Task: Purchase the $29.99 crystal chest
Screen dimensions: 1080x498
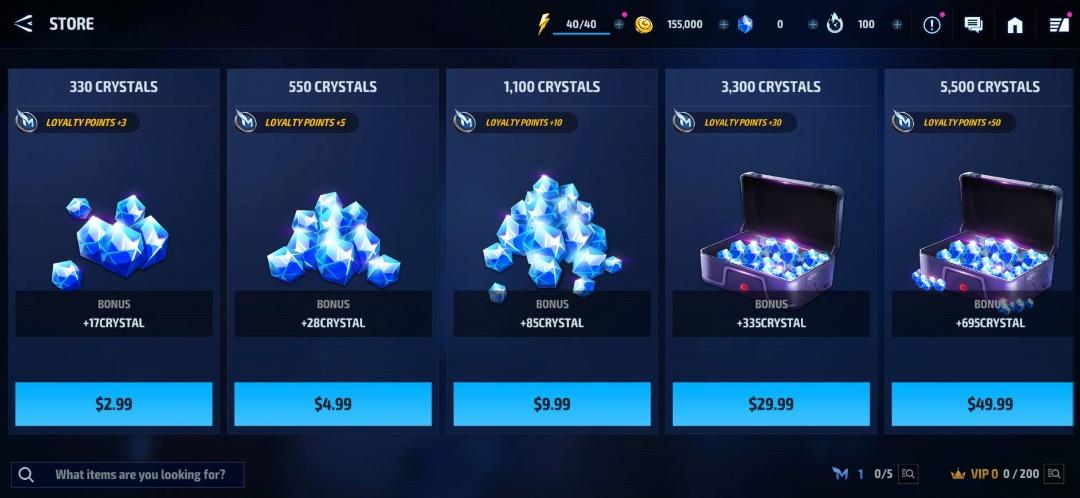Action: pos(771,404)
